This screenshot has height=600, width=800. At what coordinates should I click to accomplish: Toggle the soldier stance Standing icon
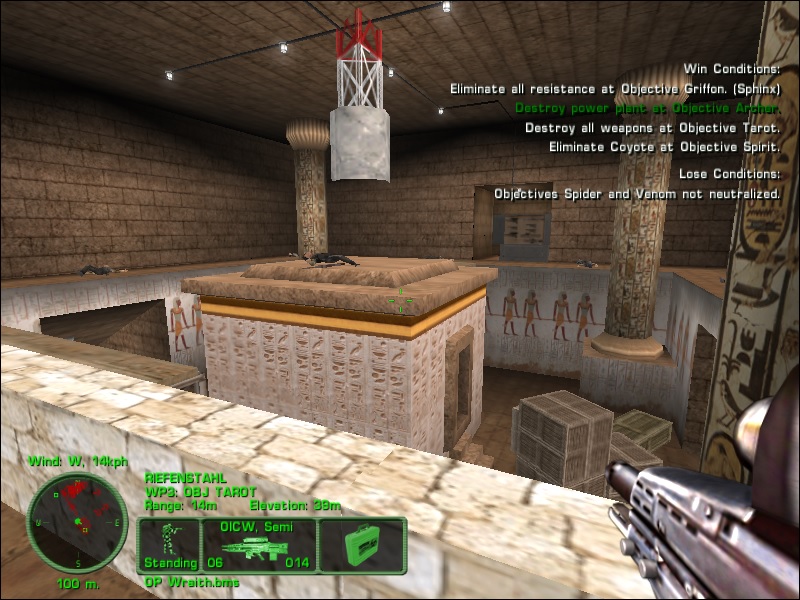(170, 545)
